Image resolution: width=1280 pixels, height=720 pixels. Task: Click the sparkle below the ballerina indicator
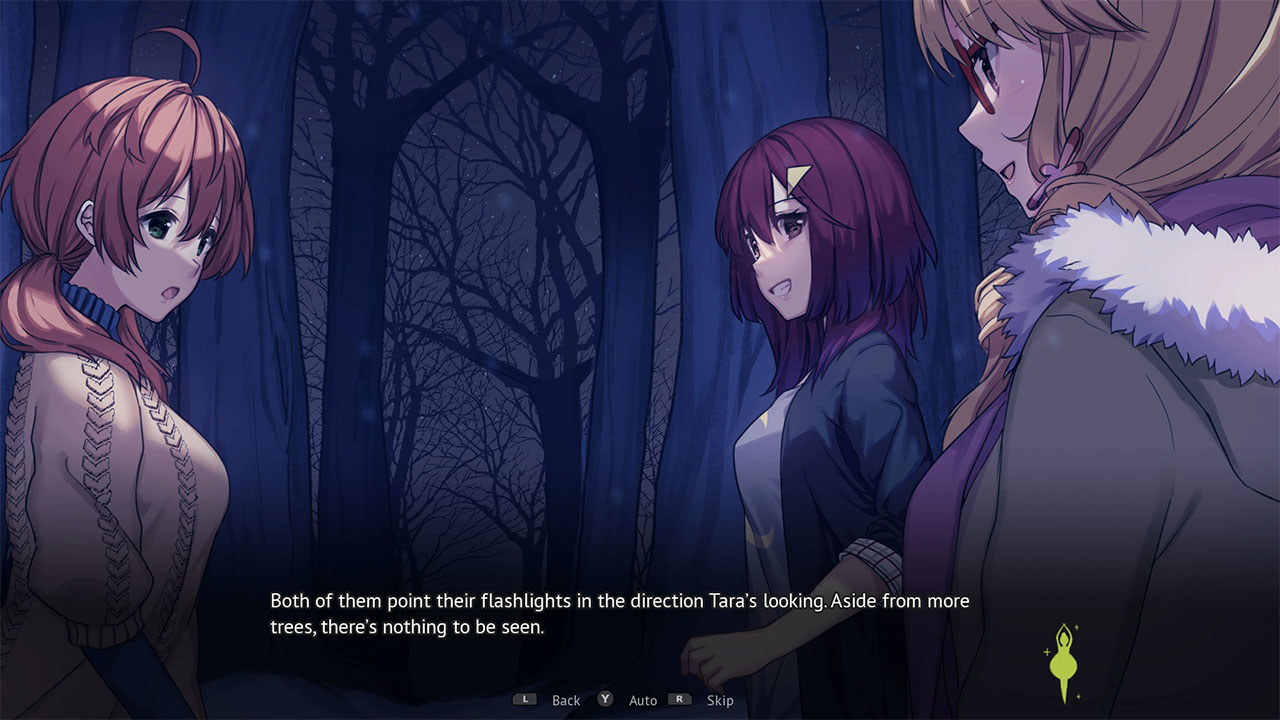click(1078, 696)
